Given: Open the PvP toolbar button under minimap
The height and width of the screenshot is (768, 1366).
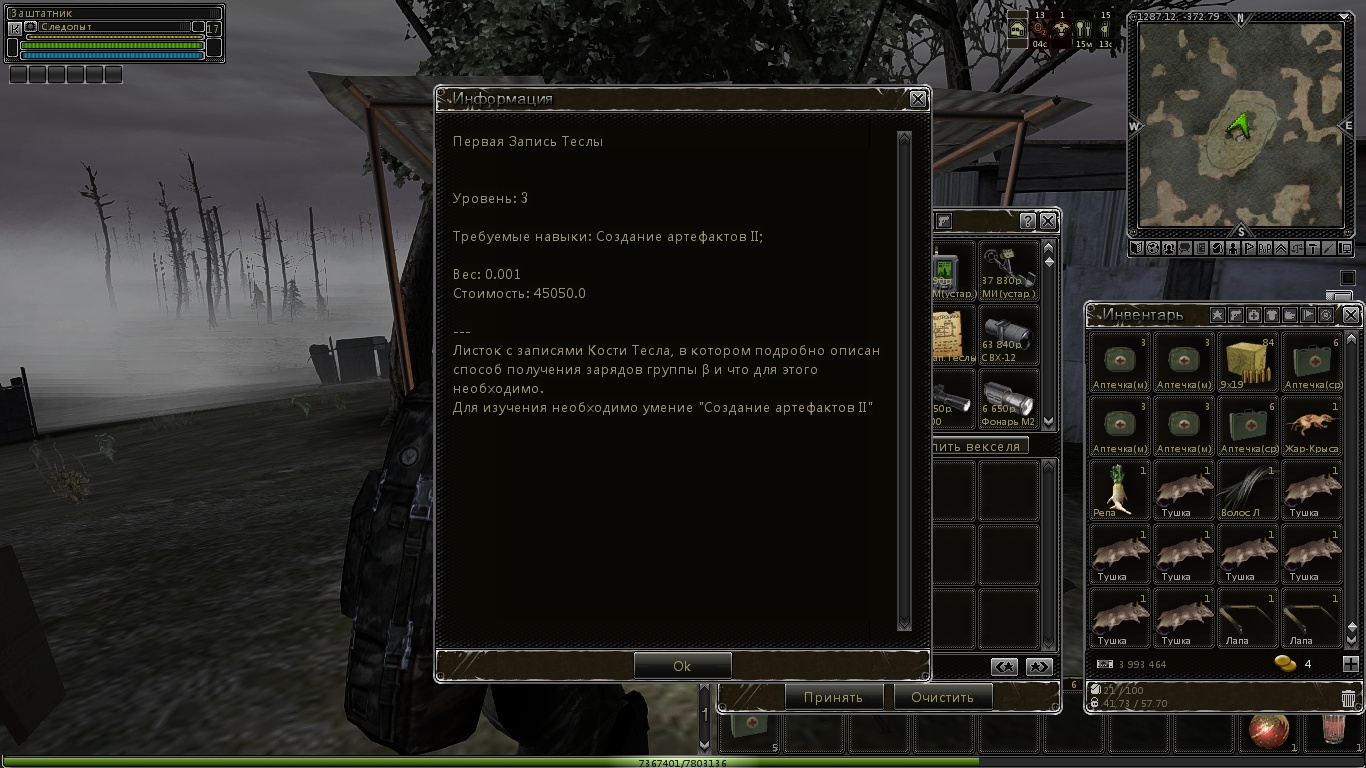Looking at the screenshot, I should pyautogui.click(x=1264, y=248).
